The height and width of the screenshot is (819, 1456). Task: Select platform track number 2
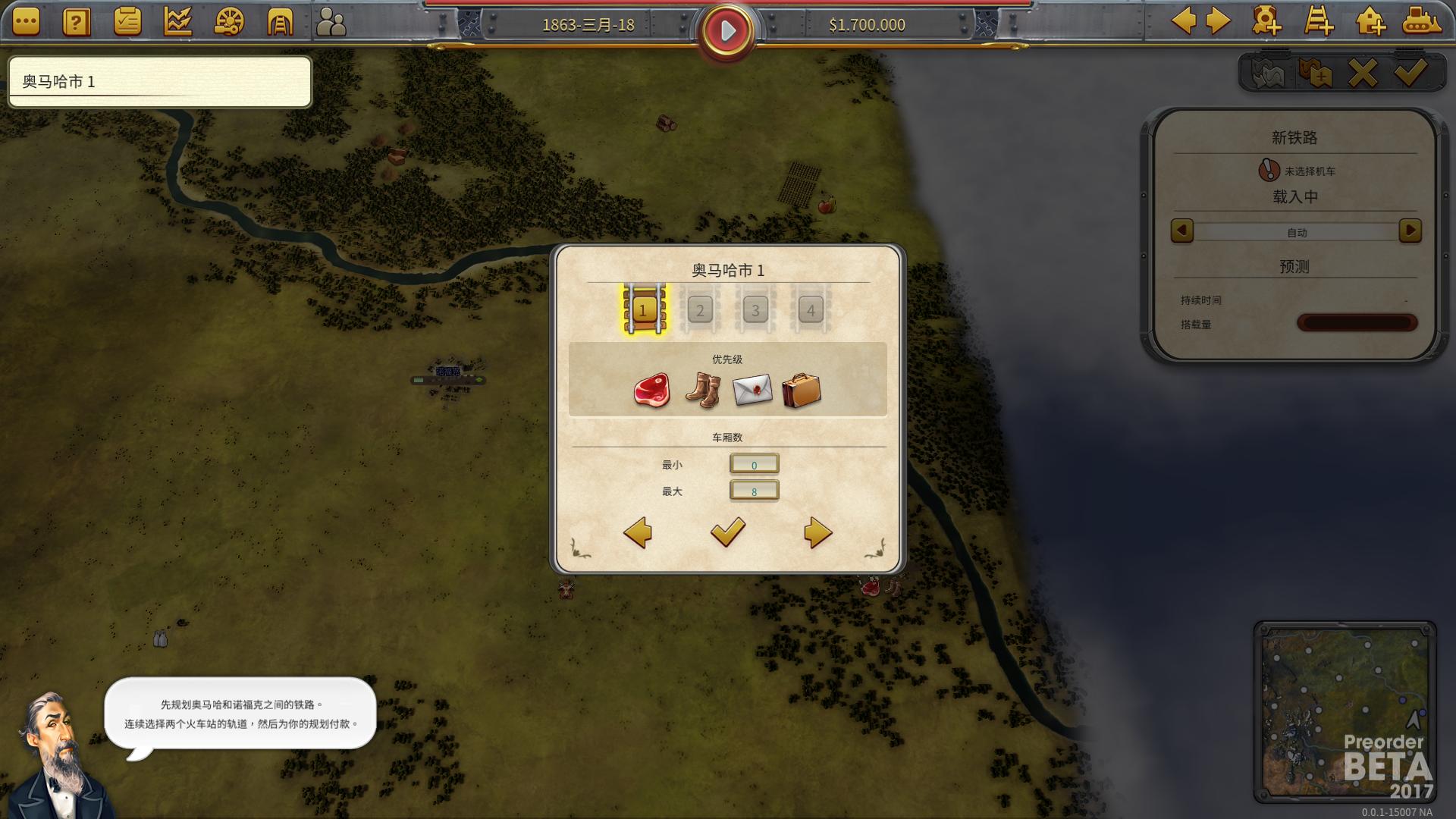[x=699, y=309]
